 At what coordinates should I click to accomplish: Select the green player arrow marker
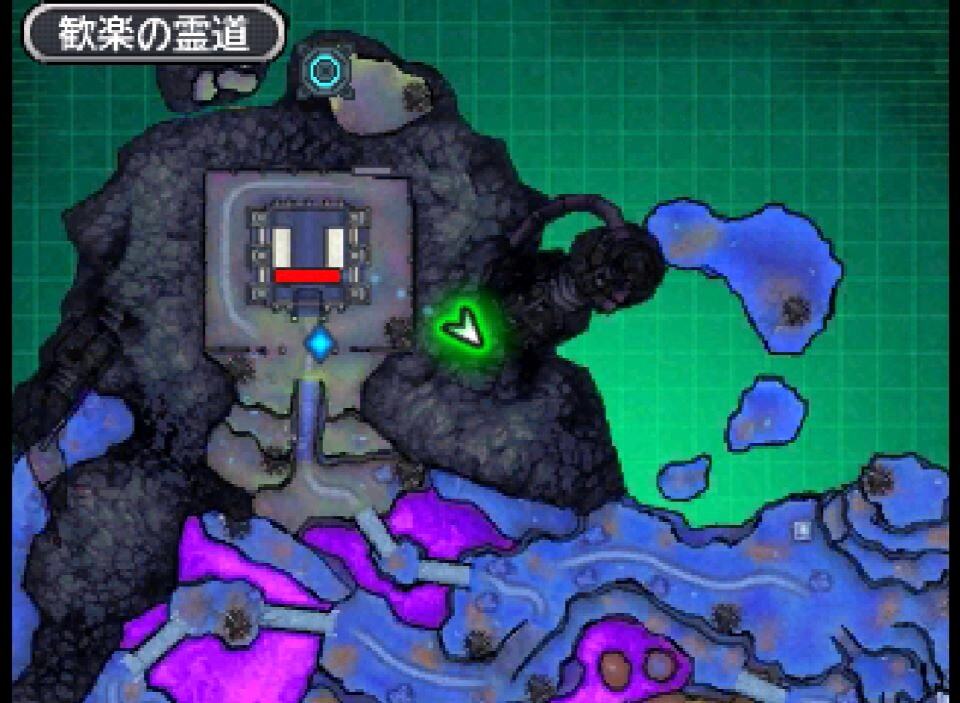pos(463,328)
